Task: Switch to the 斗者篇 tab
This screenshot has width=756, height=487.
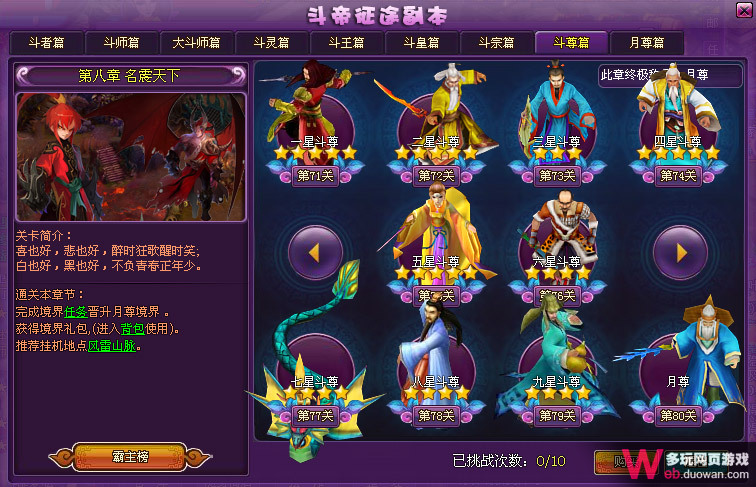Action: tap(46, 43)
